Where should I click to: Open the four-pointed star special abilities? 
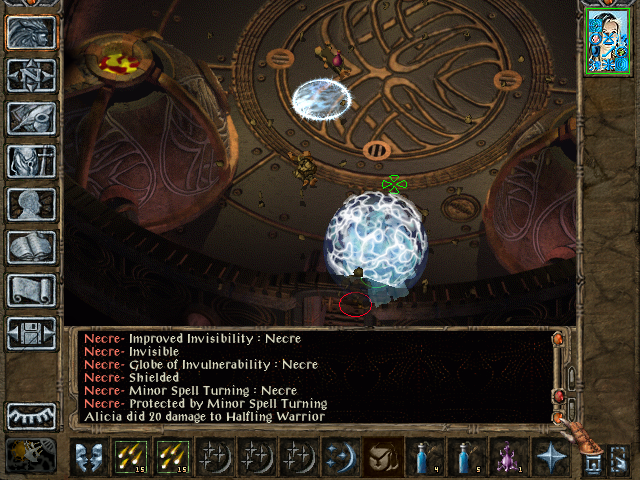[x=550, y=456]
